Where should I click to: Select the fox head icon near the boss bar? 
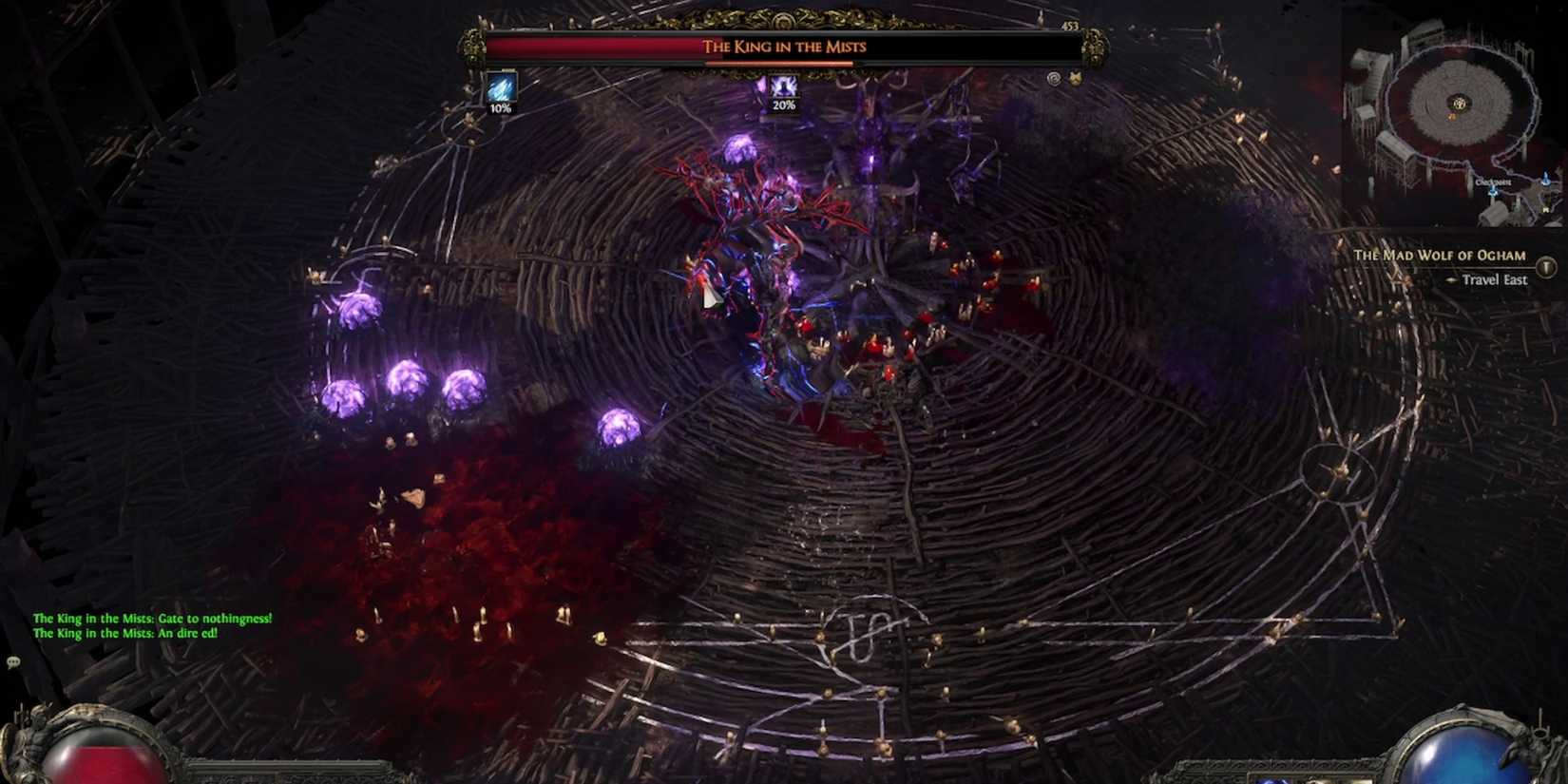[1075, 77]
